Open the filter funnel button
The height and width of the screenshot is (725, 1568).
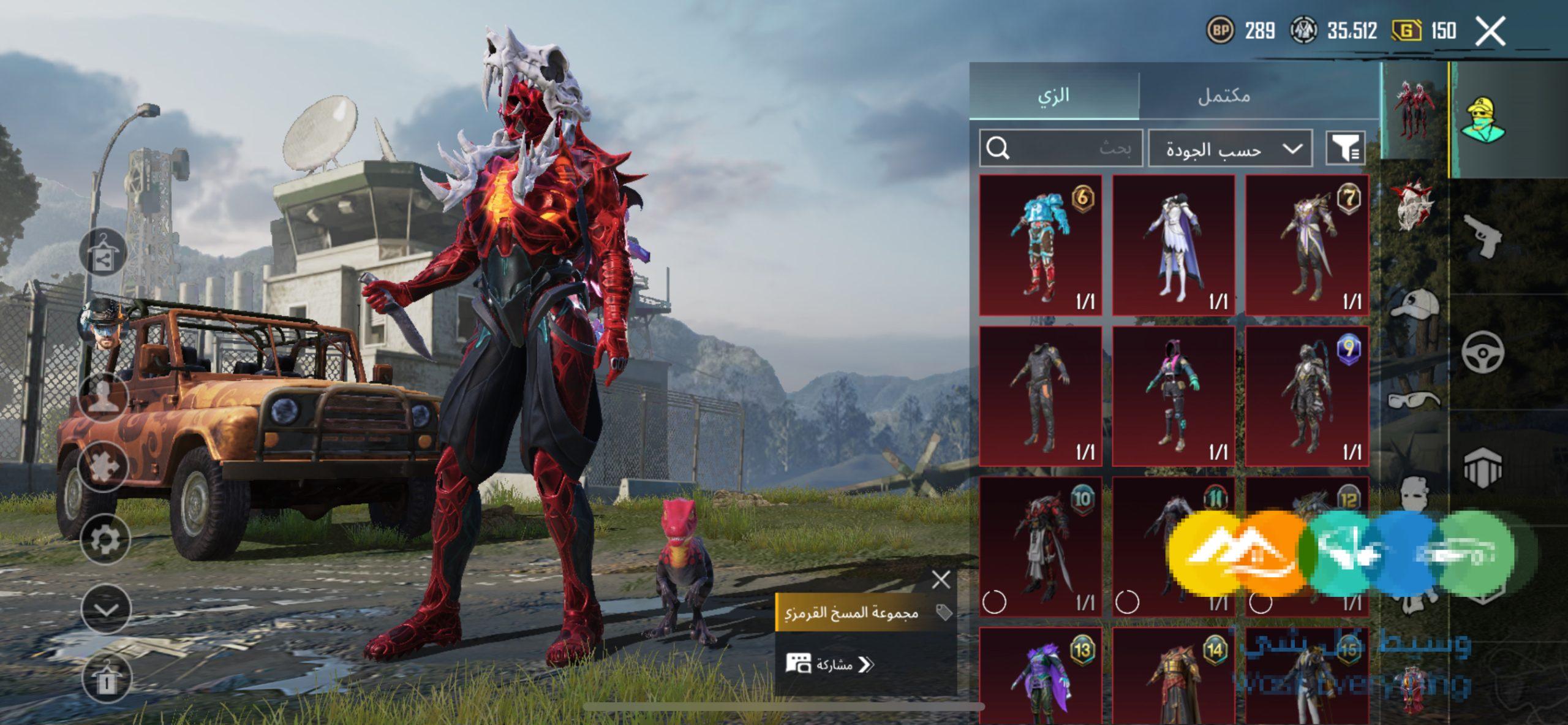[x=1345, y=148]
